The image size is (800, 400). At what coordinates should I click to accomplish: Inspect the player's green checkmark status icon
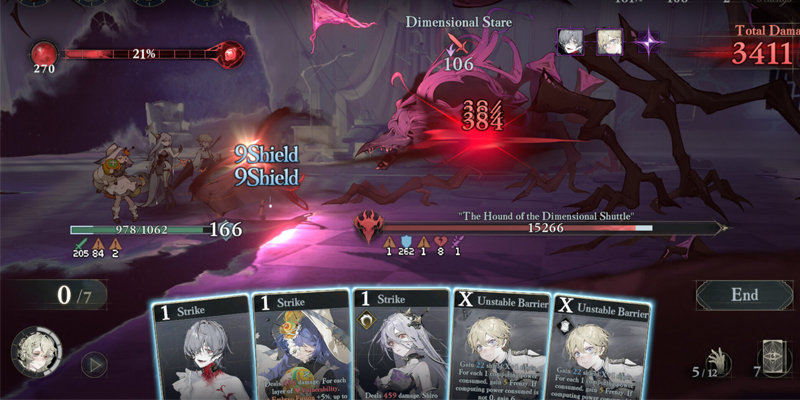coord(80,242)
